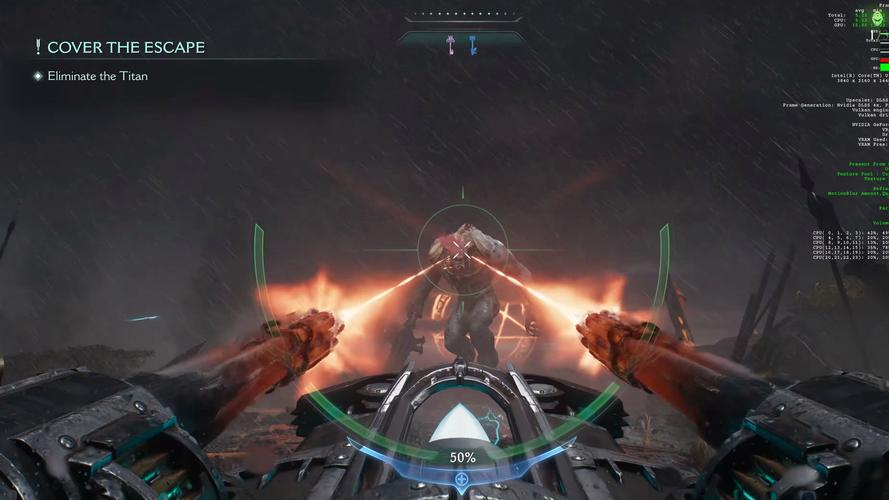Click the pink key marker on compass

point(451,43)
